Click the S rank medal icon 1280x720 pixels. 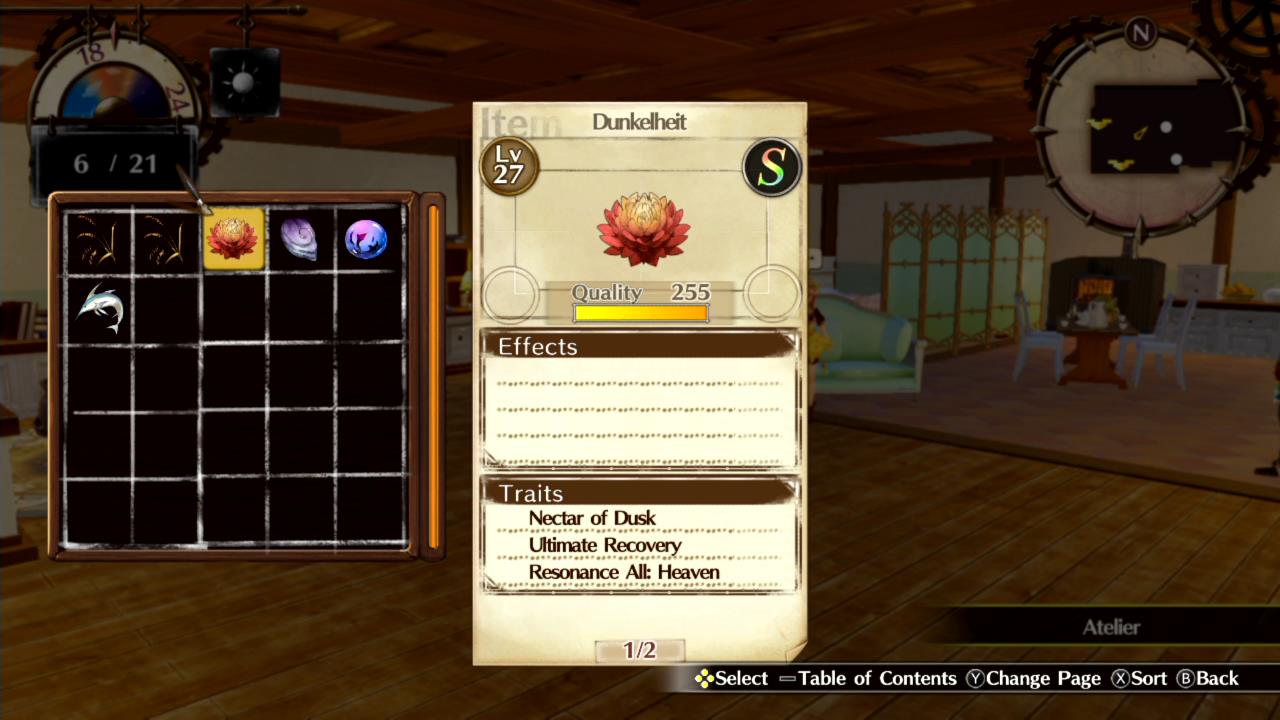click(771, 167)
